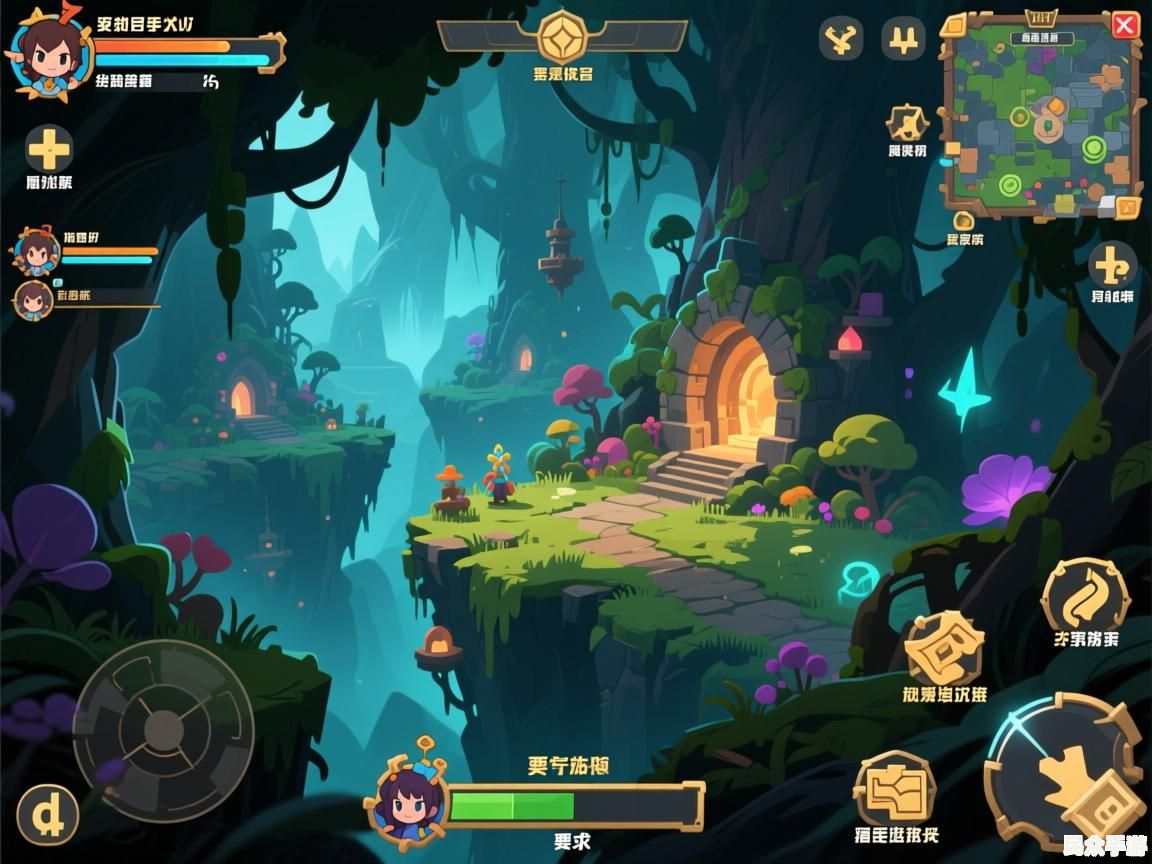Tap the round plus button below the minimap

1112,265
